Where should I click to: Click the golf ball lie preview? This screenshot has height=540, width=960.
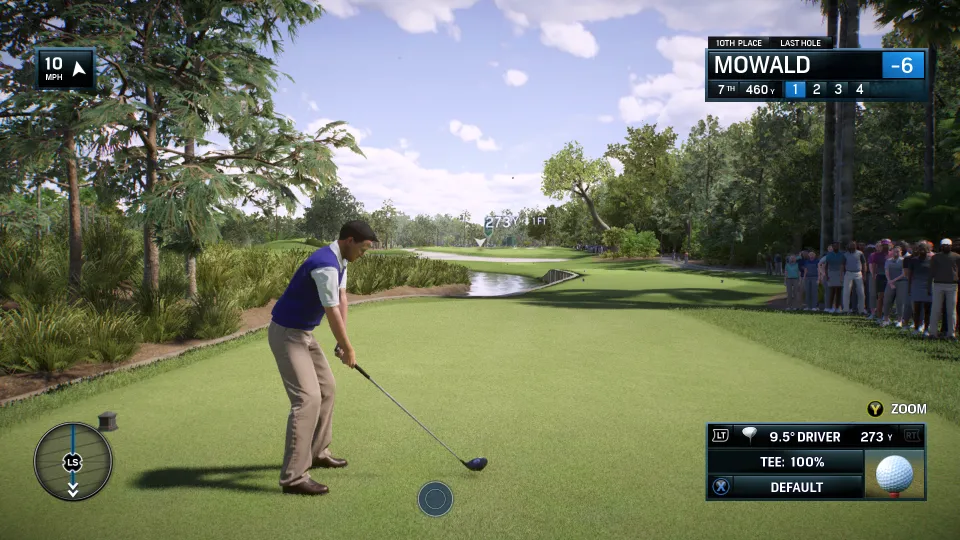click(x=894, y=473)
